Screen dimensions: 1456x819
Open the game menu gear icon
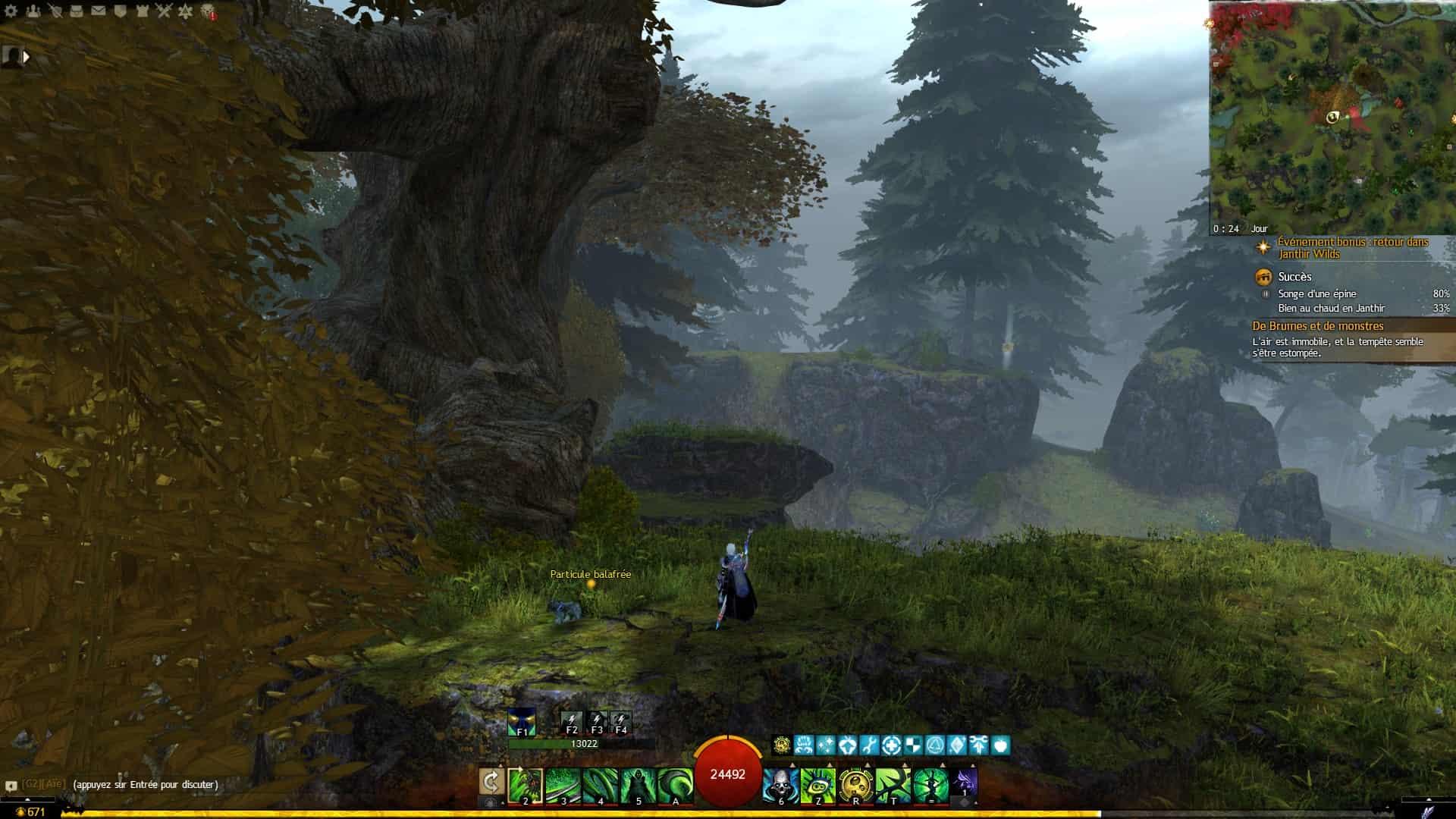click(11, 11)
